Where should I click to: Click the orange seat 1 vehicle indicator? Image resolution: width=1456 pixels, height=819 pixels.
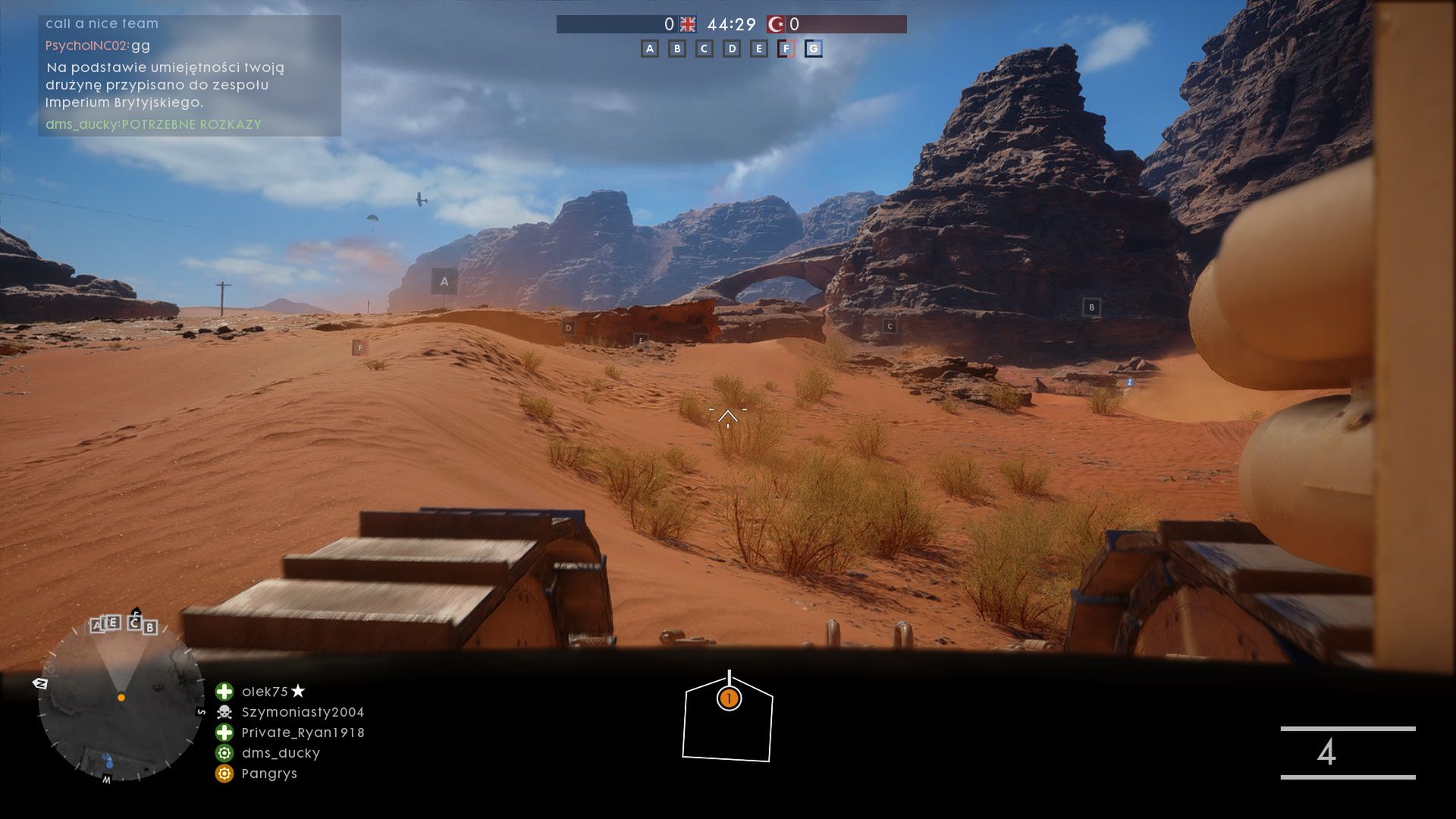[729, 698]
